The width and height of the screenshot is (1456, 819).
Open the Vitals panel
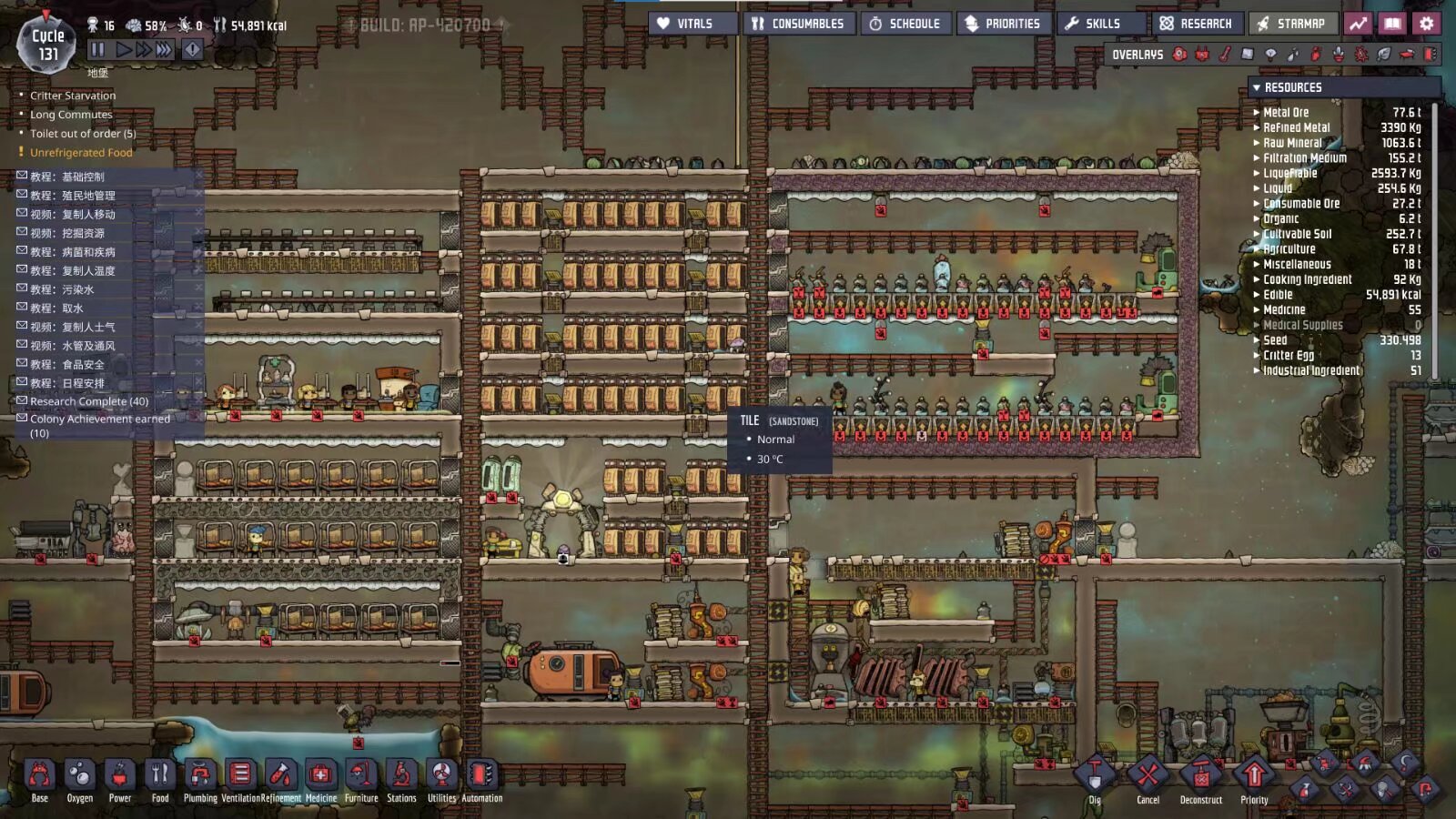[693, 24]
